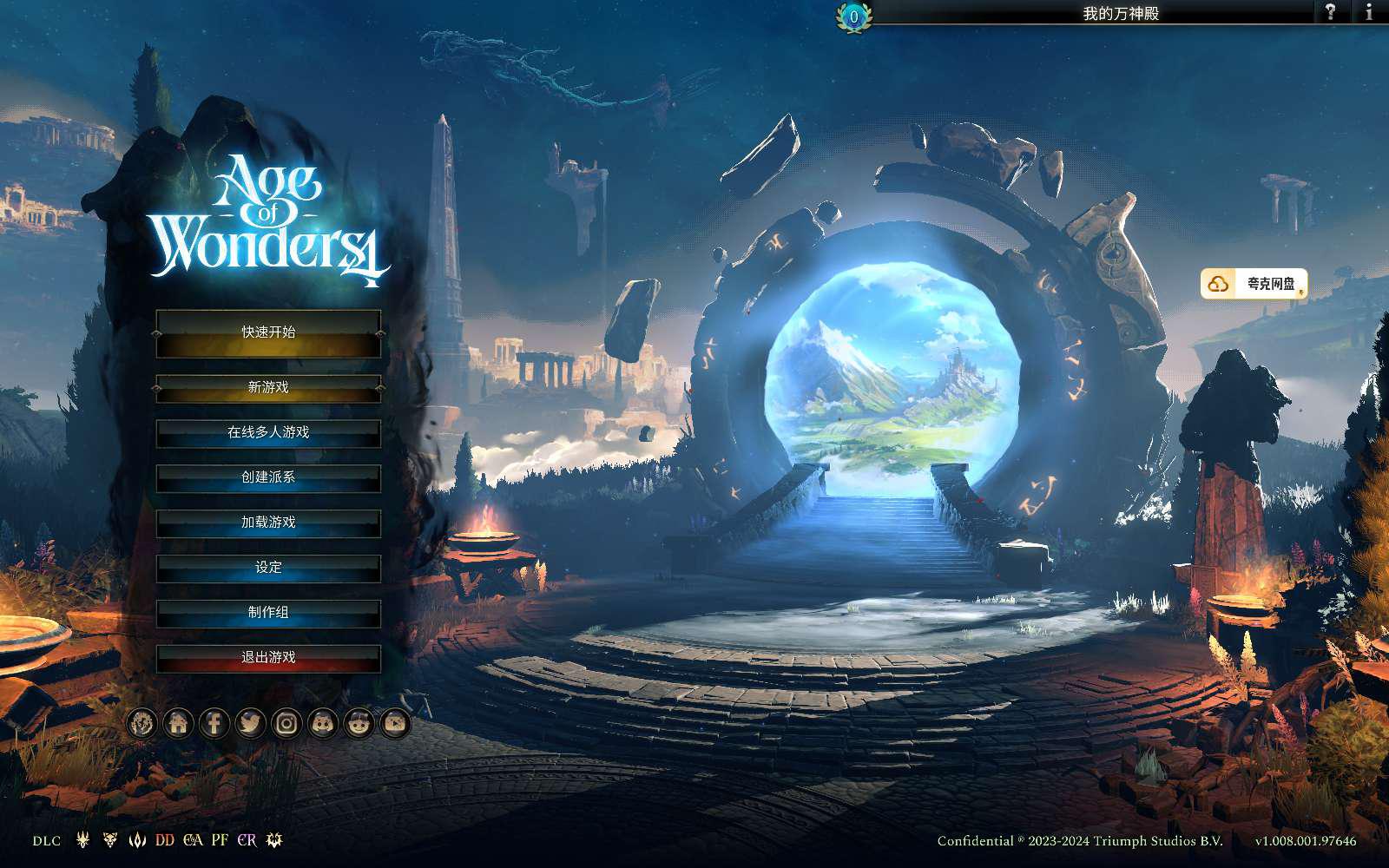Select 加载游戏 to load a game
This screenshot has width=1389, height=868.
coord(268,523)
